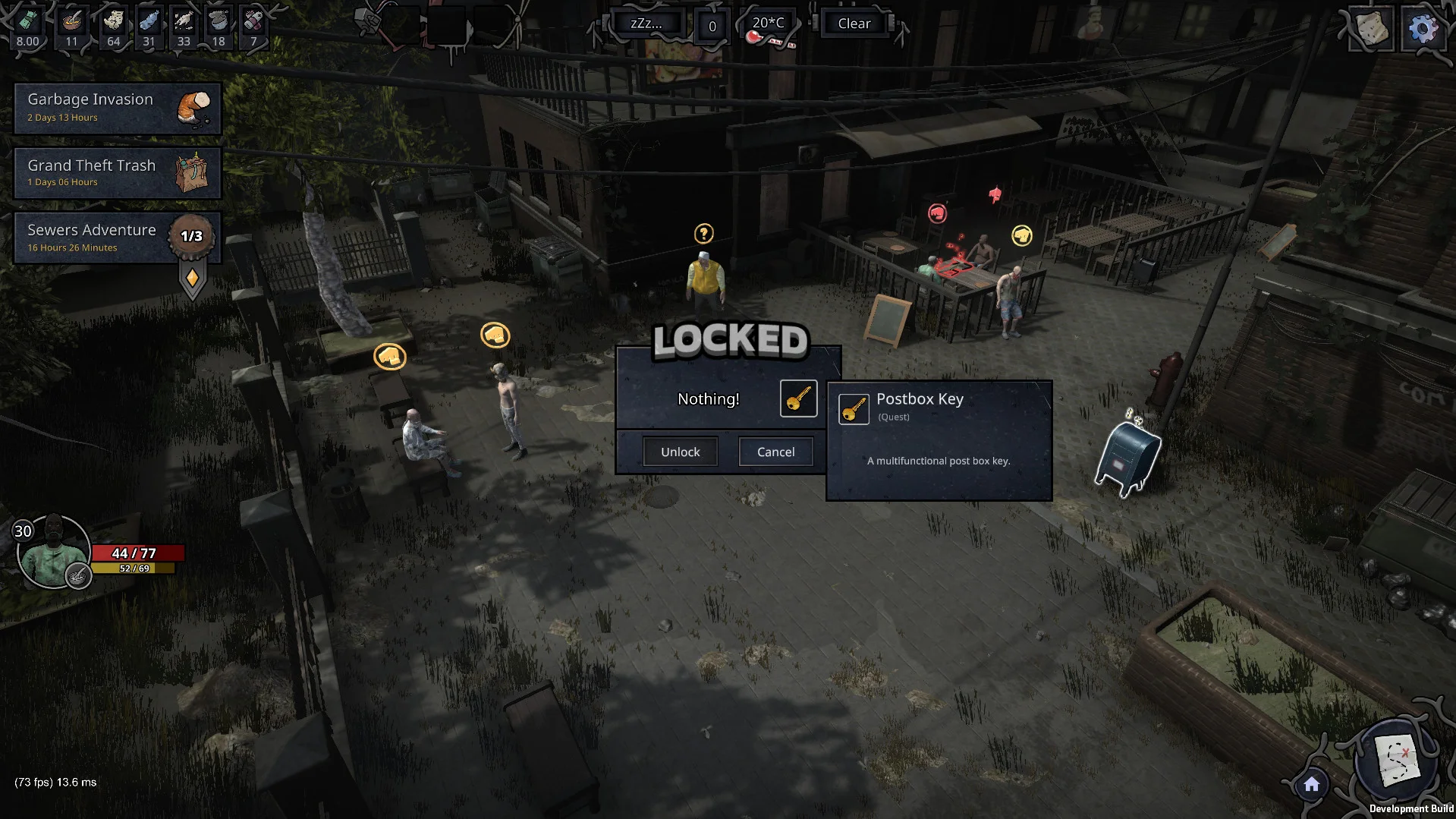Unlock the postbox with the key

[x=680, y=452]
